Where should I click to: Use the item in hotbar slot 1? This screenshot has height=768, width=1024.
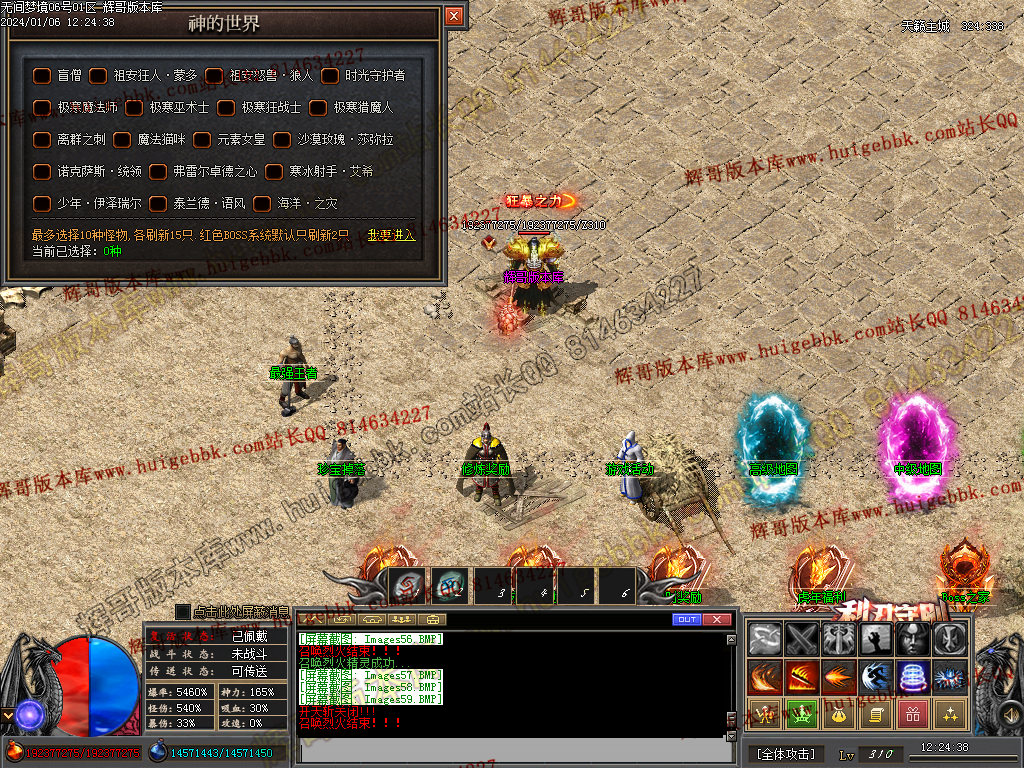407,586
